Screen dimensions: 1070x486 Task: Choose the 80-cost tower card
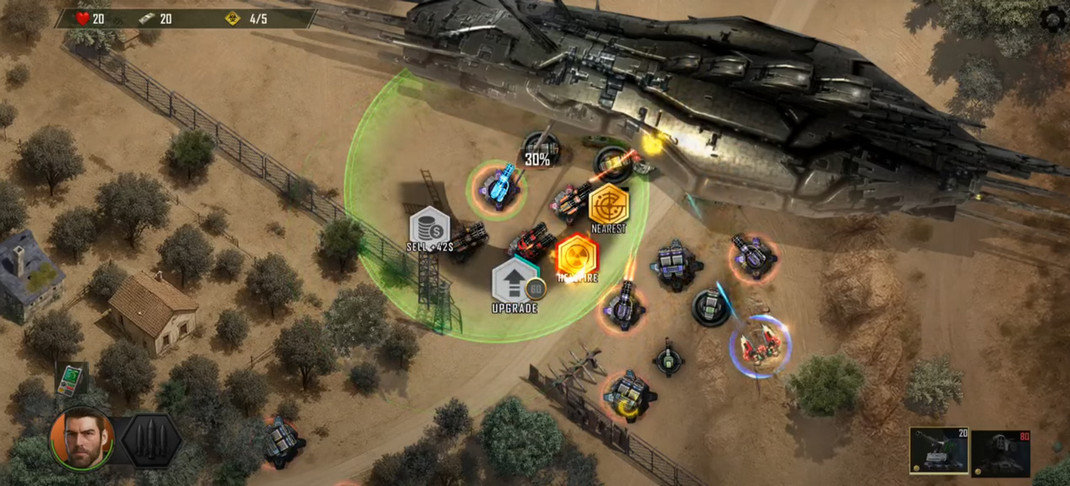point(1001,451)
